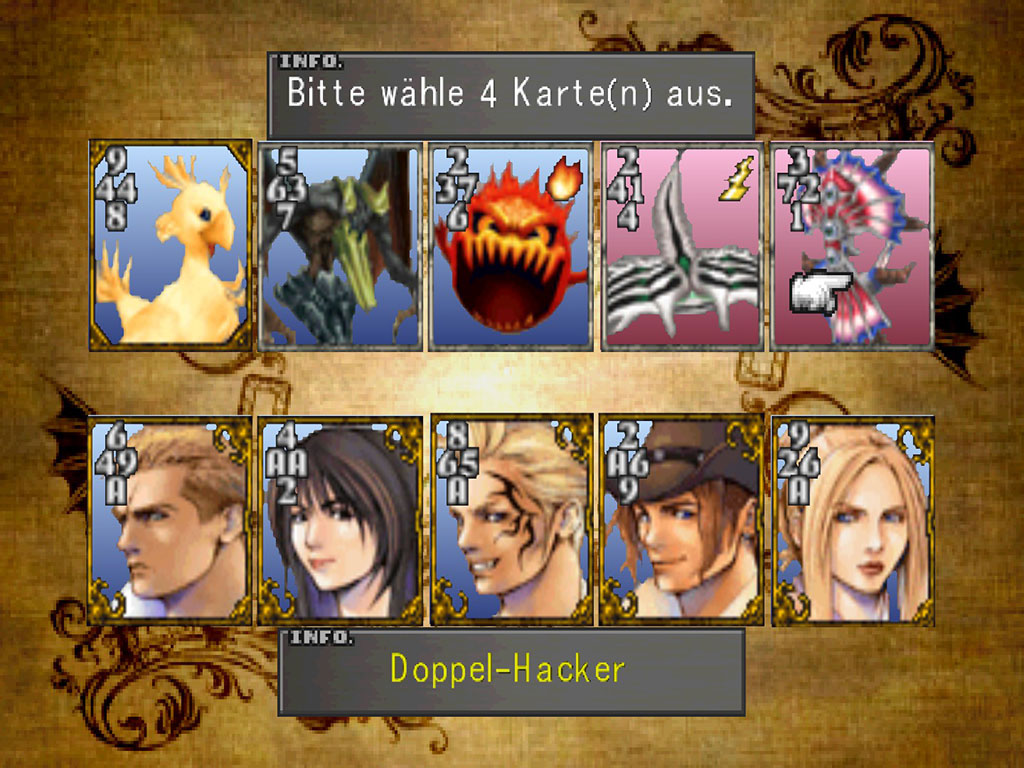
Task: Choose the dark winged dragon card
Action: 339,247
